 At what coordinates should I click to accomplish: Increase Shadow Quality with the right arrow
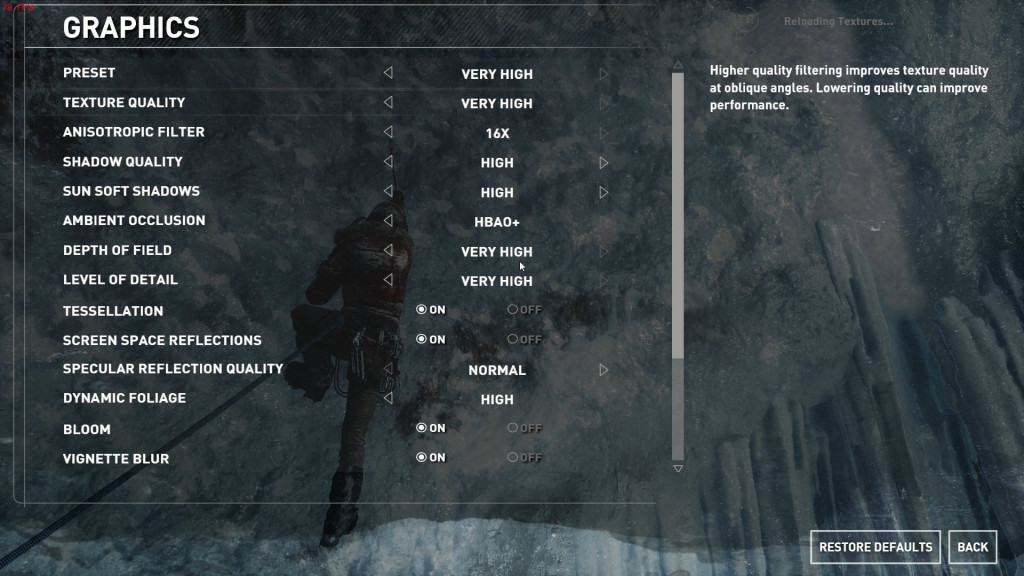tap(604, 162)
